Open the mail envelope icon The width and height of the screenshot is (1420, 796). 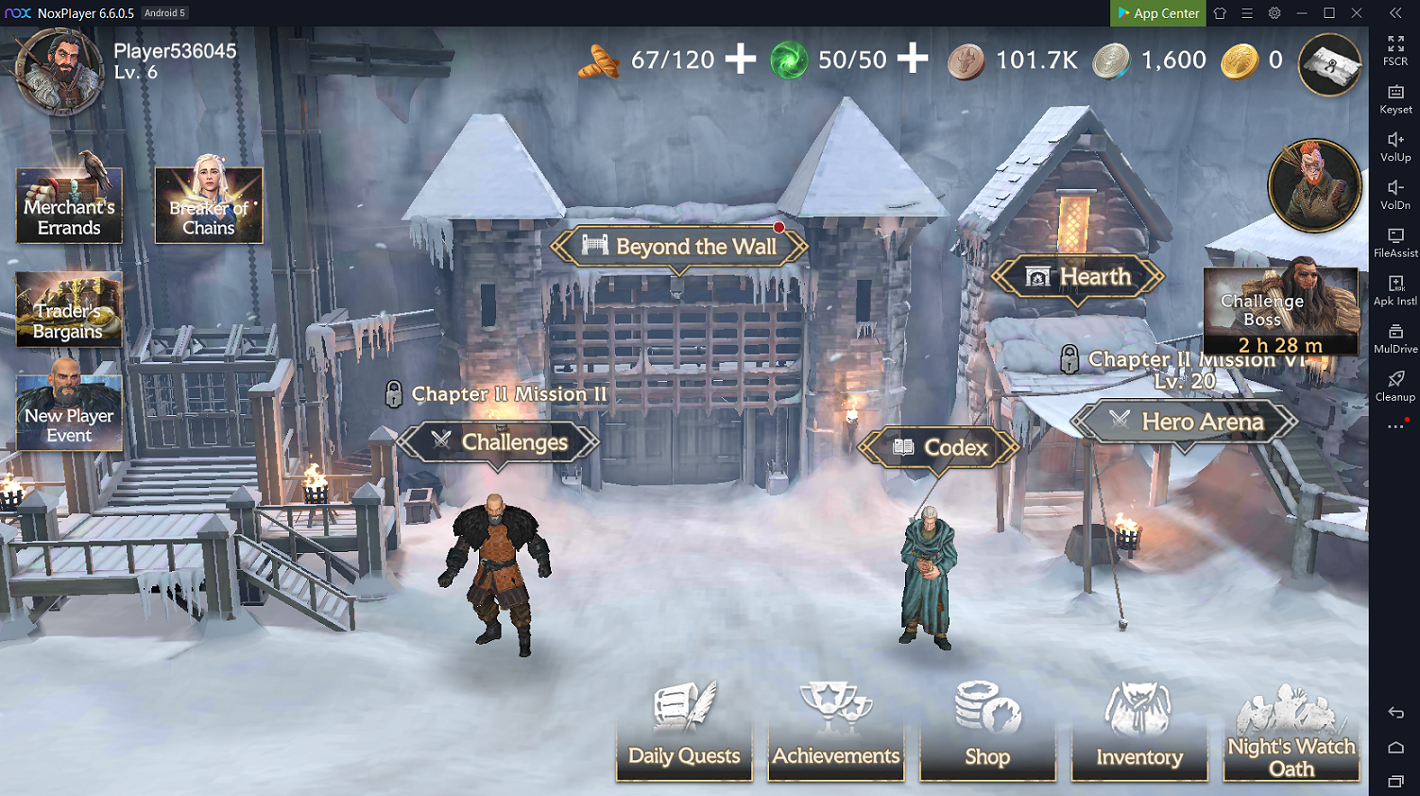pyautogui.click(x=1329, y=64)
